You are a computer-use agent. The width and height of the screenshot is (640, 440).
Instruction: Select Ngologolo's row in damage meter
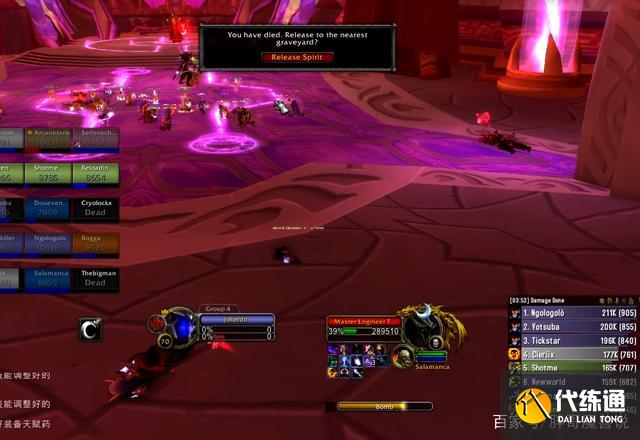pos(562,313)
